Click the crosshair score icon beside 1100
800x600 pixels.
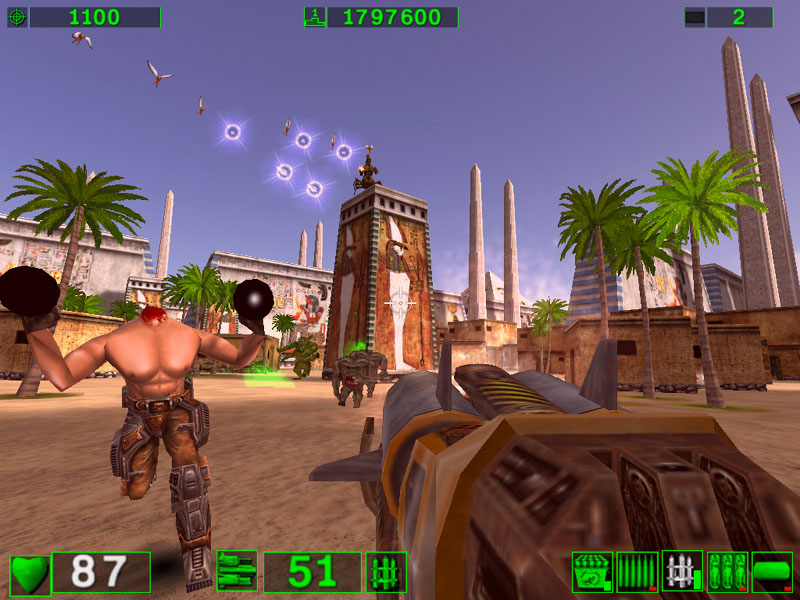point(17,17)
